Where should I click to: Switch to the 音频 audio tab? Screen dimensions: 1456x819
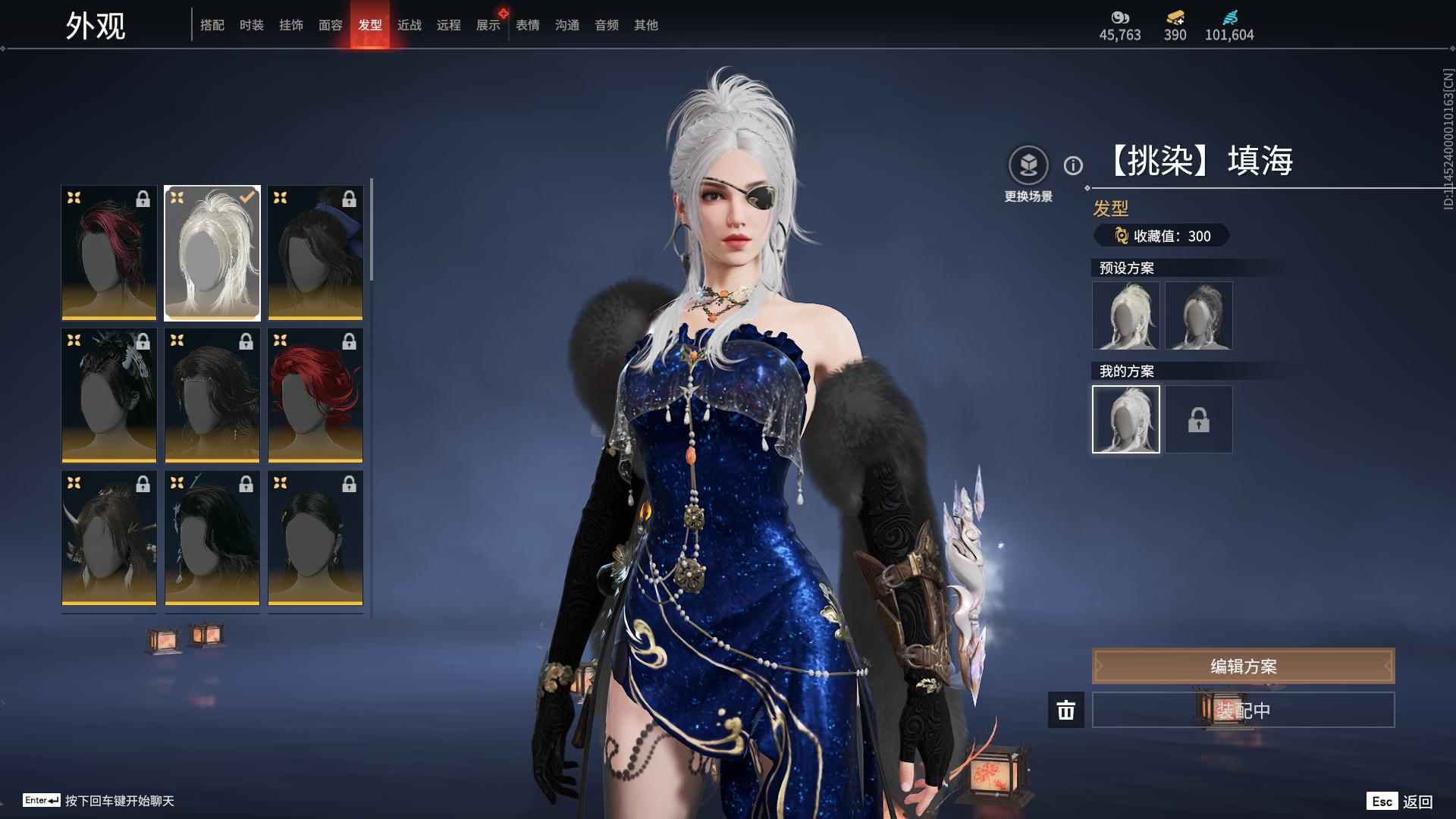click(606, 25)
